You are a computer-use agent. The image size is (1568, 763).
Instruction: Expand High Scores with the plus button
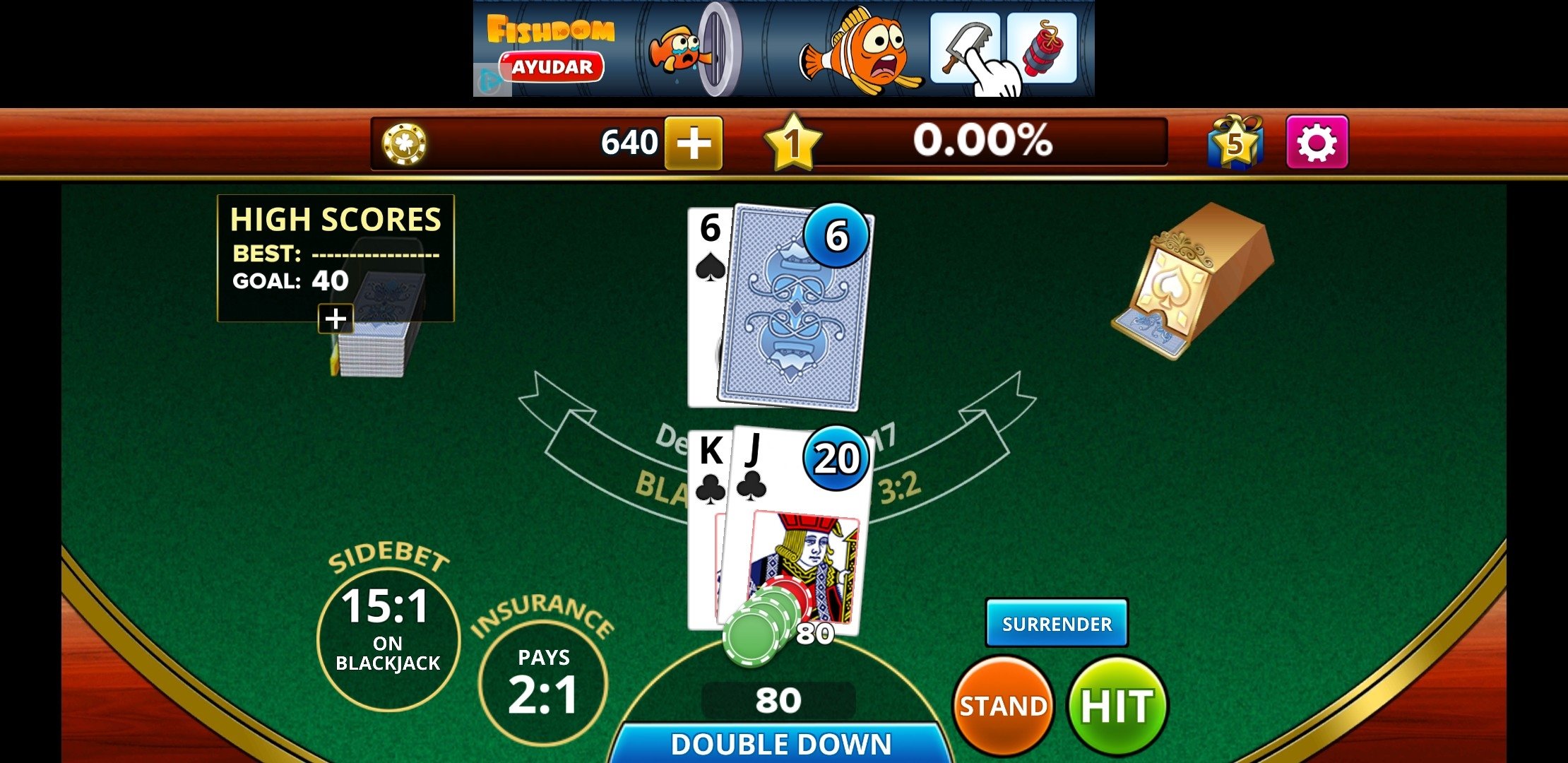(x=337, y=319)
